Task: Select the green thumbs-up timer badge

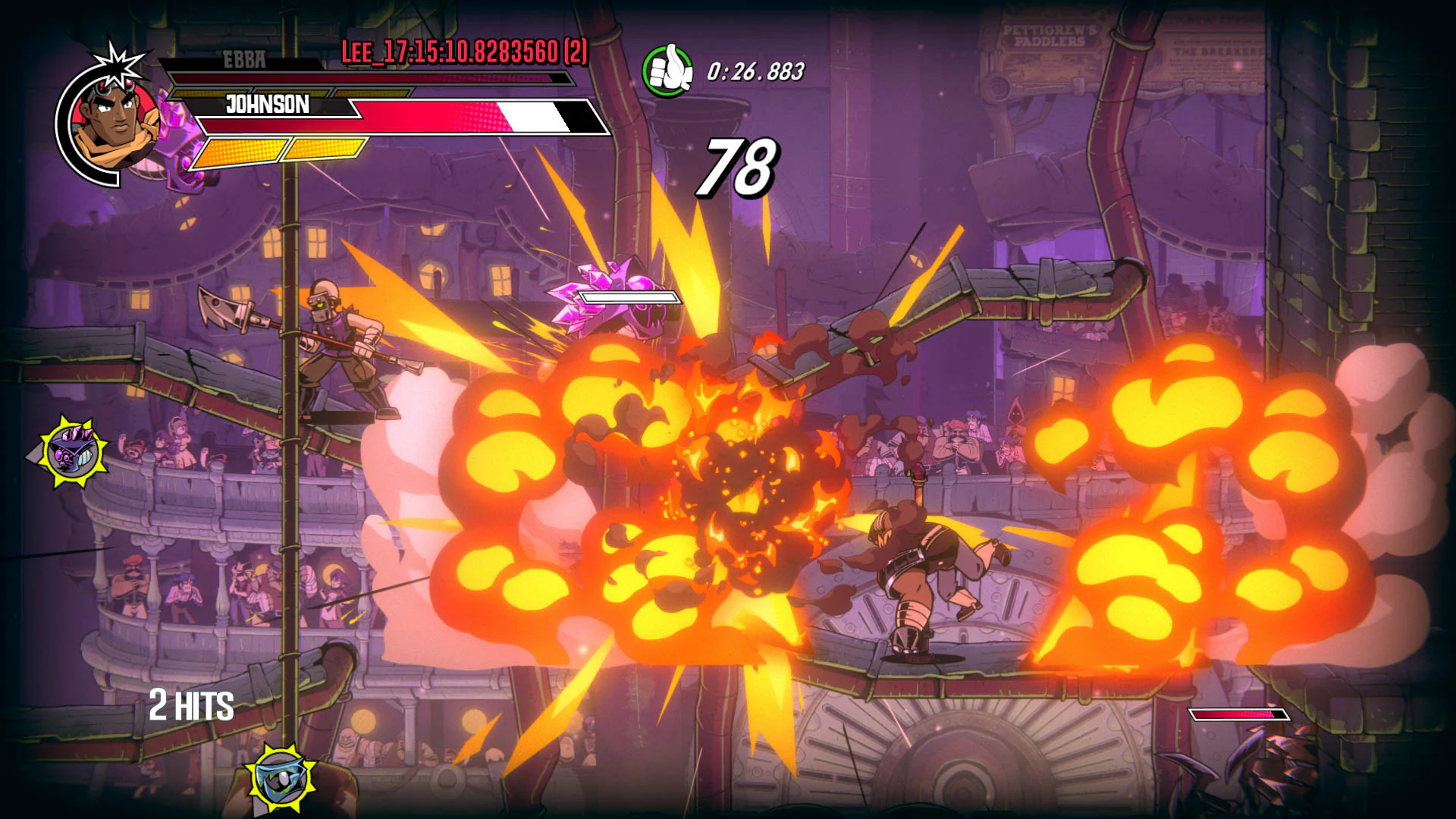Action: pos(668,70)
